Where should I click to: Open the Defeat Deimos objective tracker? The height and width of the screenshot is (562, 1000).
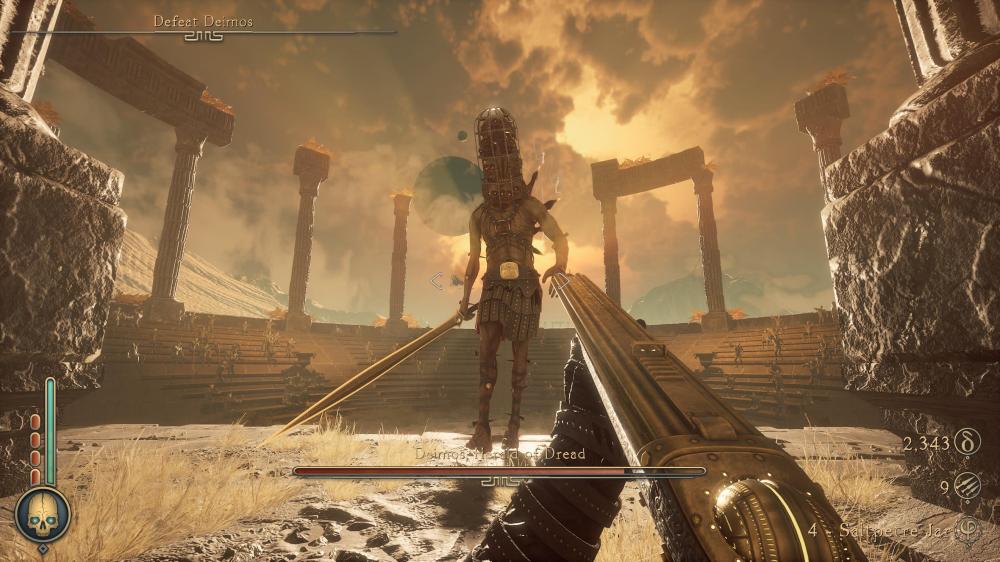(203, 21)
